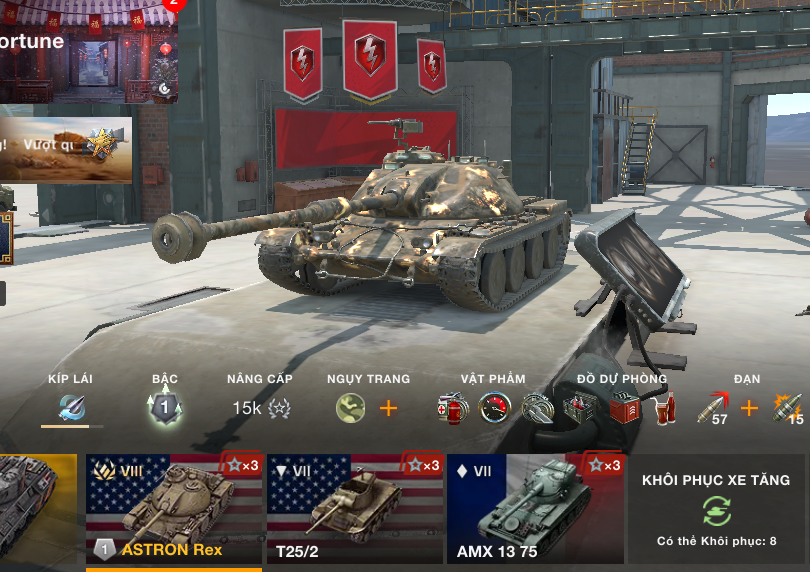Open the crew skills icon under KÍP LÁI
Viewport: 810px width, 572px height.
(71, 408)
